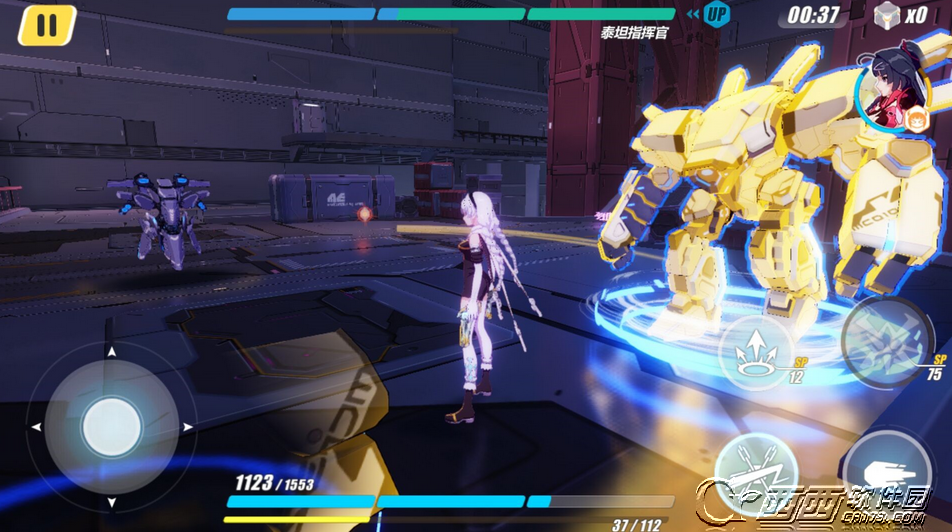The image size is (952, 532).
Task: Switch to the dark-haired teammate portrait
Action: coord(892,88)
